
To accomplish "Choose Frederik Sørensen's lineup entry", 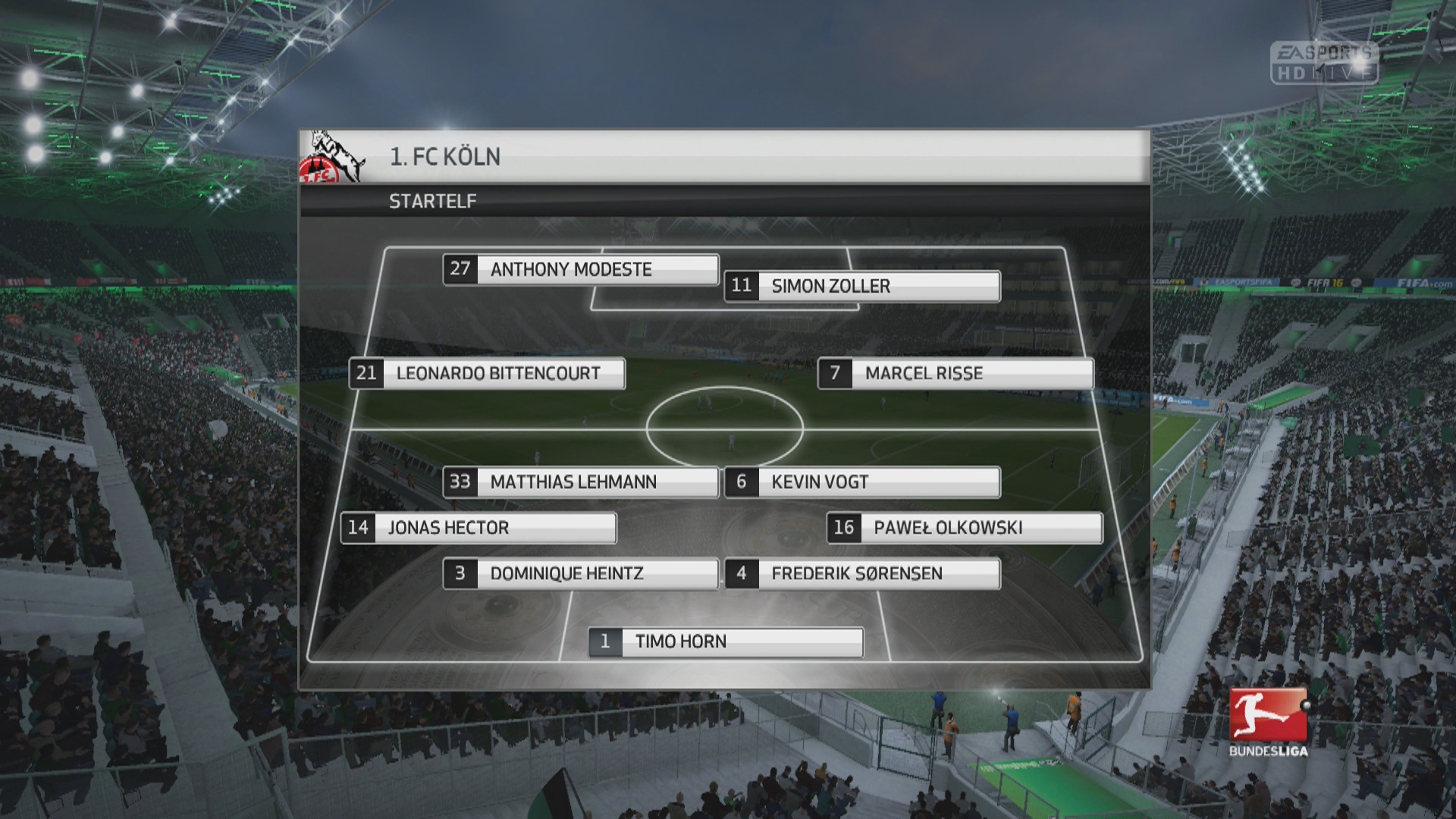I will coord(862,573).
